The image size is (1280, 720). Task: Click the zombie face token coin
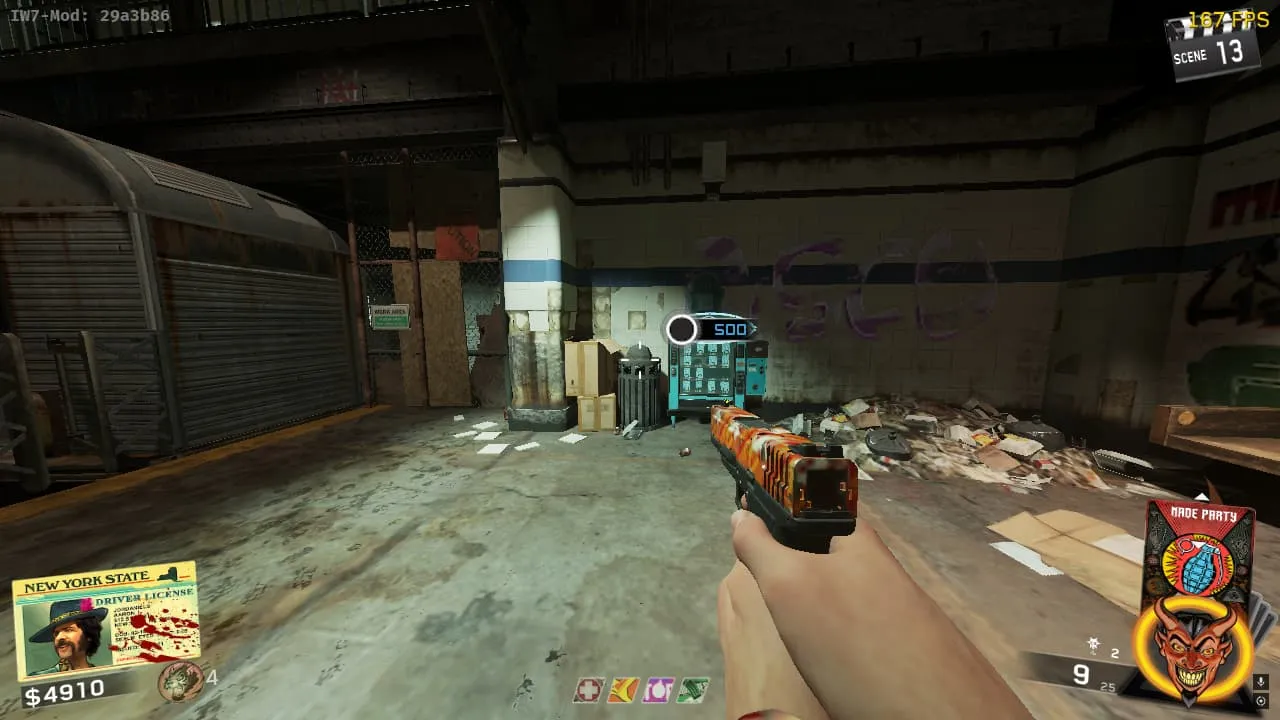180,681
